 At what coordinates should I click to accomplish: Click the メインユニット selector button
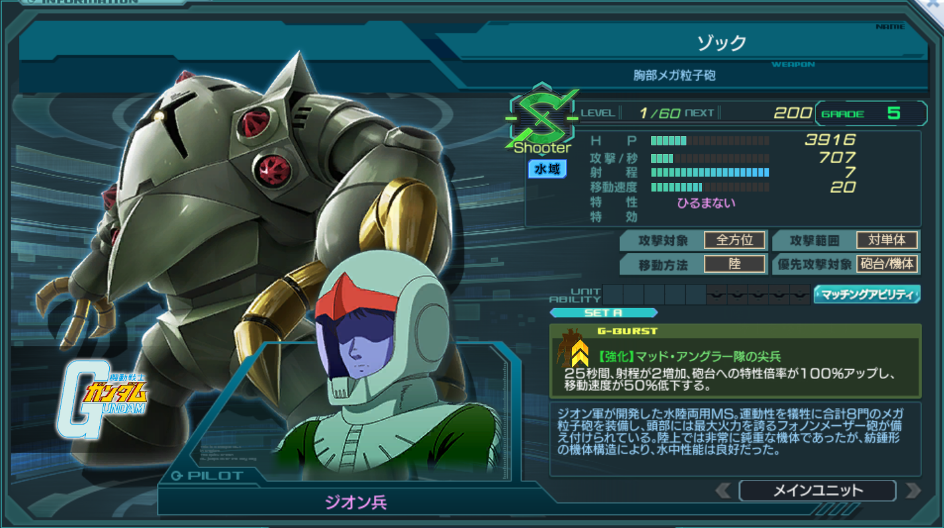[817, 490]
